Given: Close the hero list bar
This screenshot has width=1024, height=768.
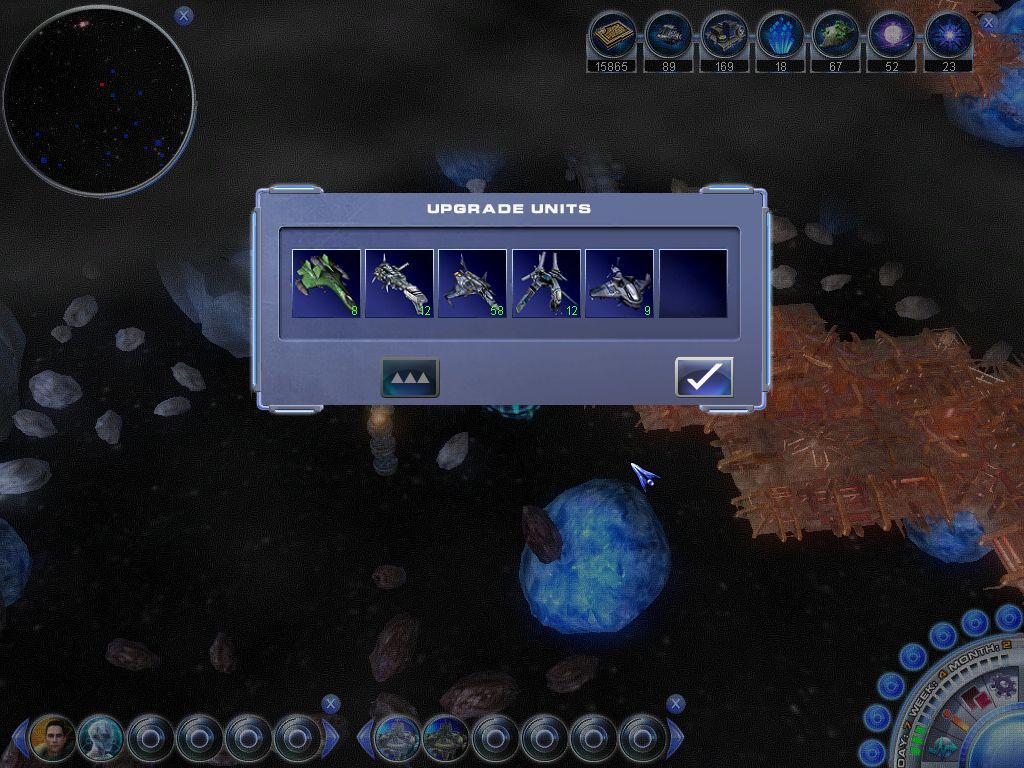Looking at the screenshot, I should pyautogui.click(x=331, y=704).
